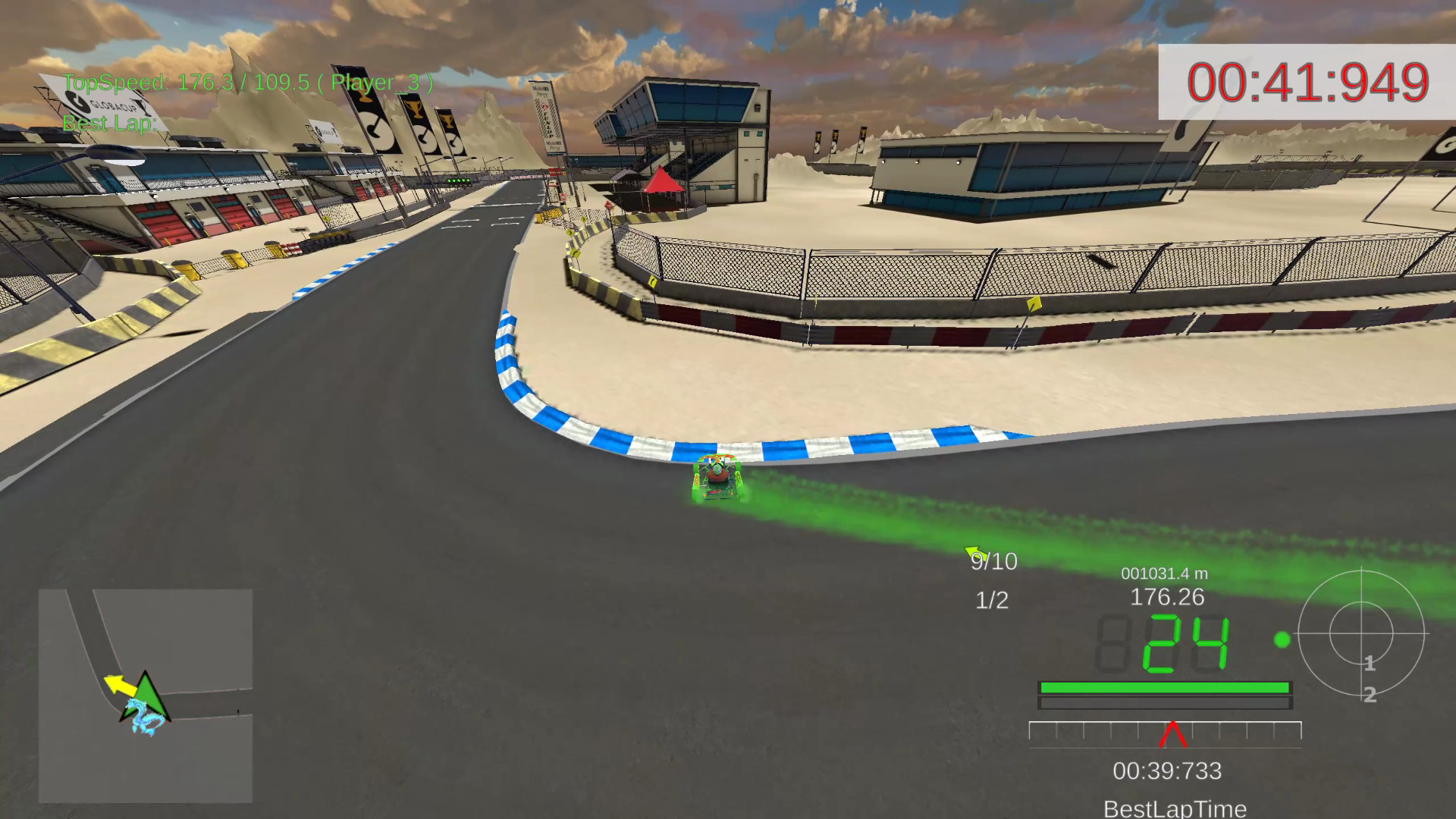
Task: Select the red steering indicator marker
Action: [1172, 734]
